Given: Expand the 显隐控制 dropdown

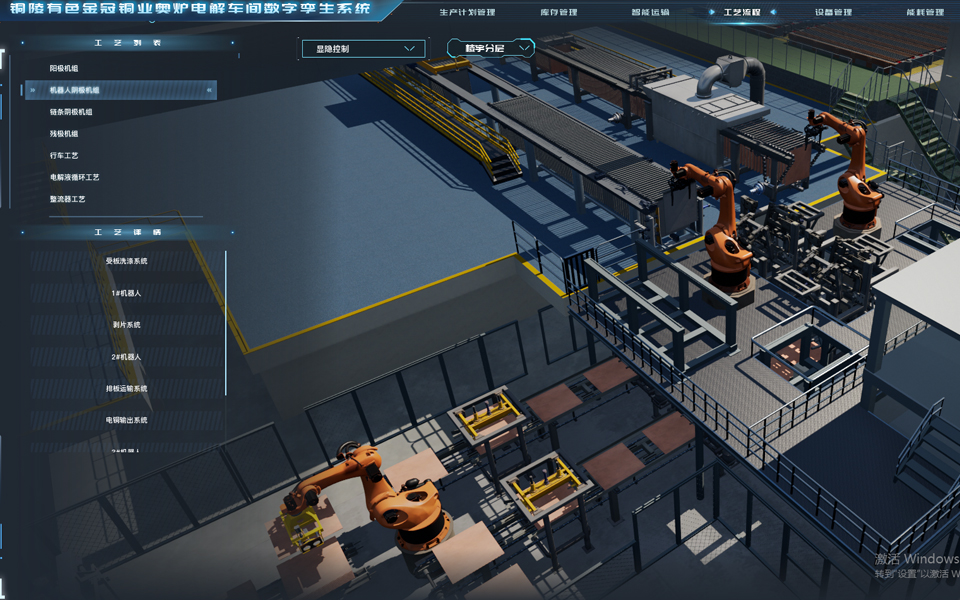Looking at the screenshot, I should point(363,48).
